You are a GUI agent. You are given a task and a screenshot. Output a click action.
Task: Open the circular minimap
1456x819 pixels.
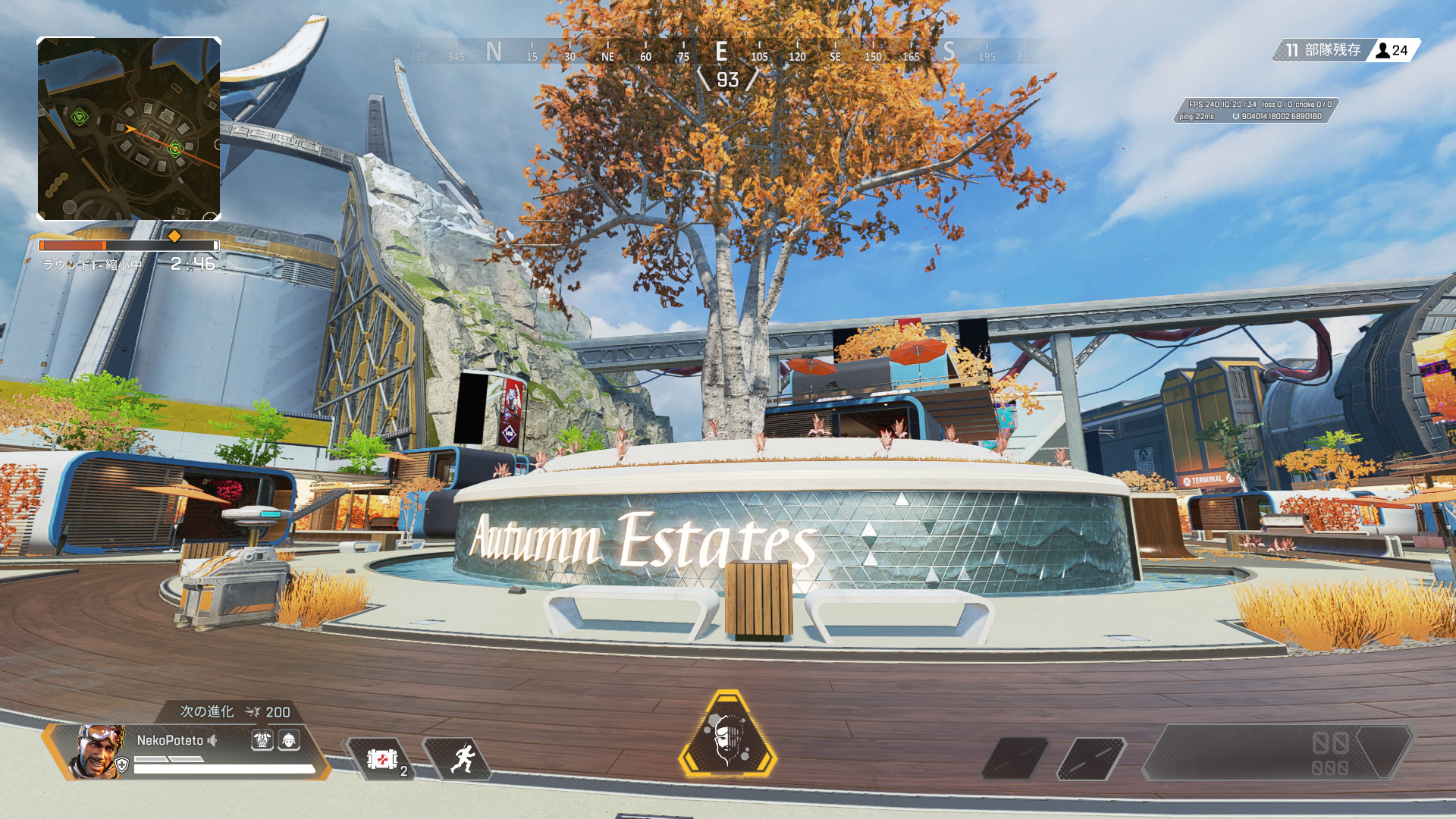click(x=129, y=129)
